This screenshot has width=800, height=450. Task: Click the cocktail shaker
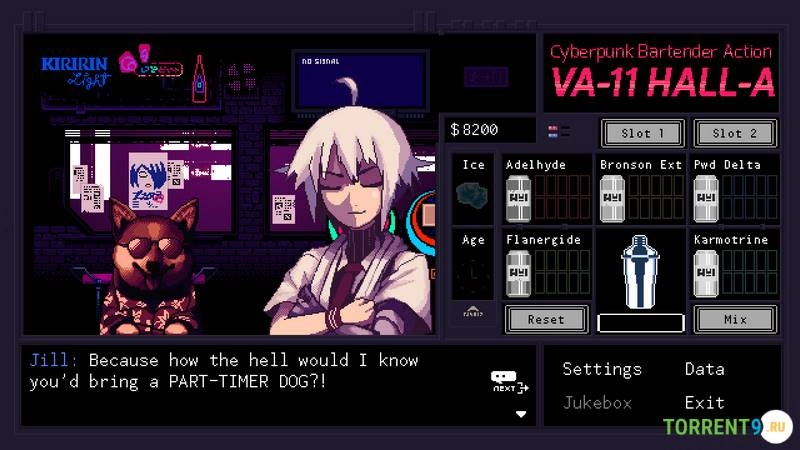(640, 271)
